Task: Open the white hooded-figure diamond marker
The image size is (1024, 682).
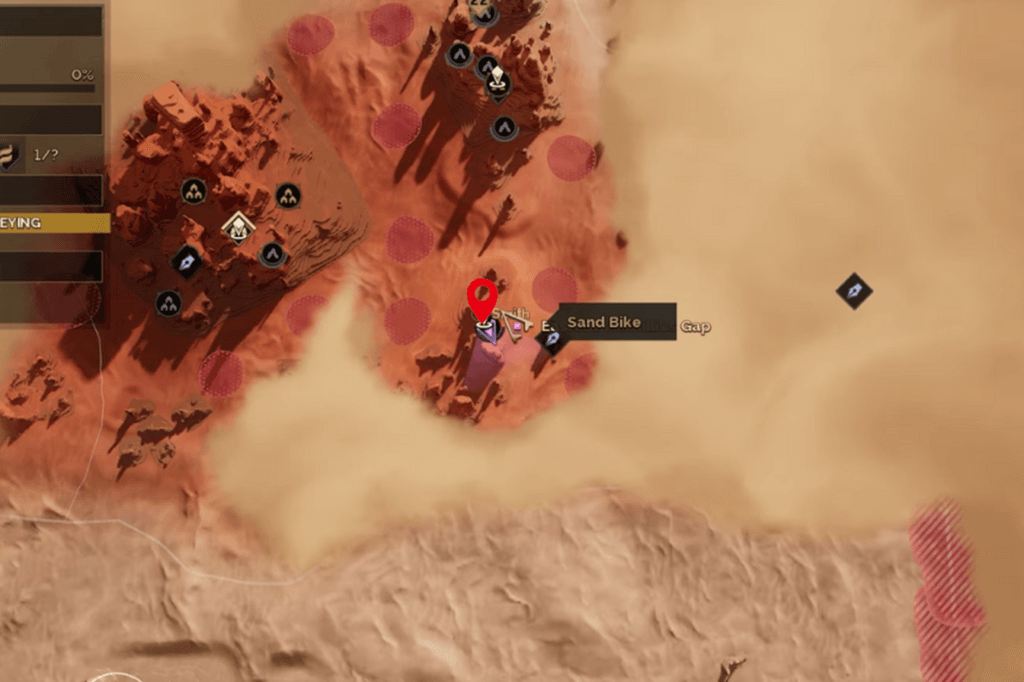Action: pyautogui.click(x=238, y=228)
